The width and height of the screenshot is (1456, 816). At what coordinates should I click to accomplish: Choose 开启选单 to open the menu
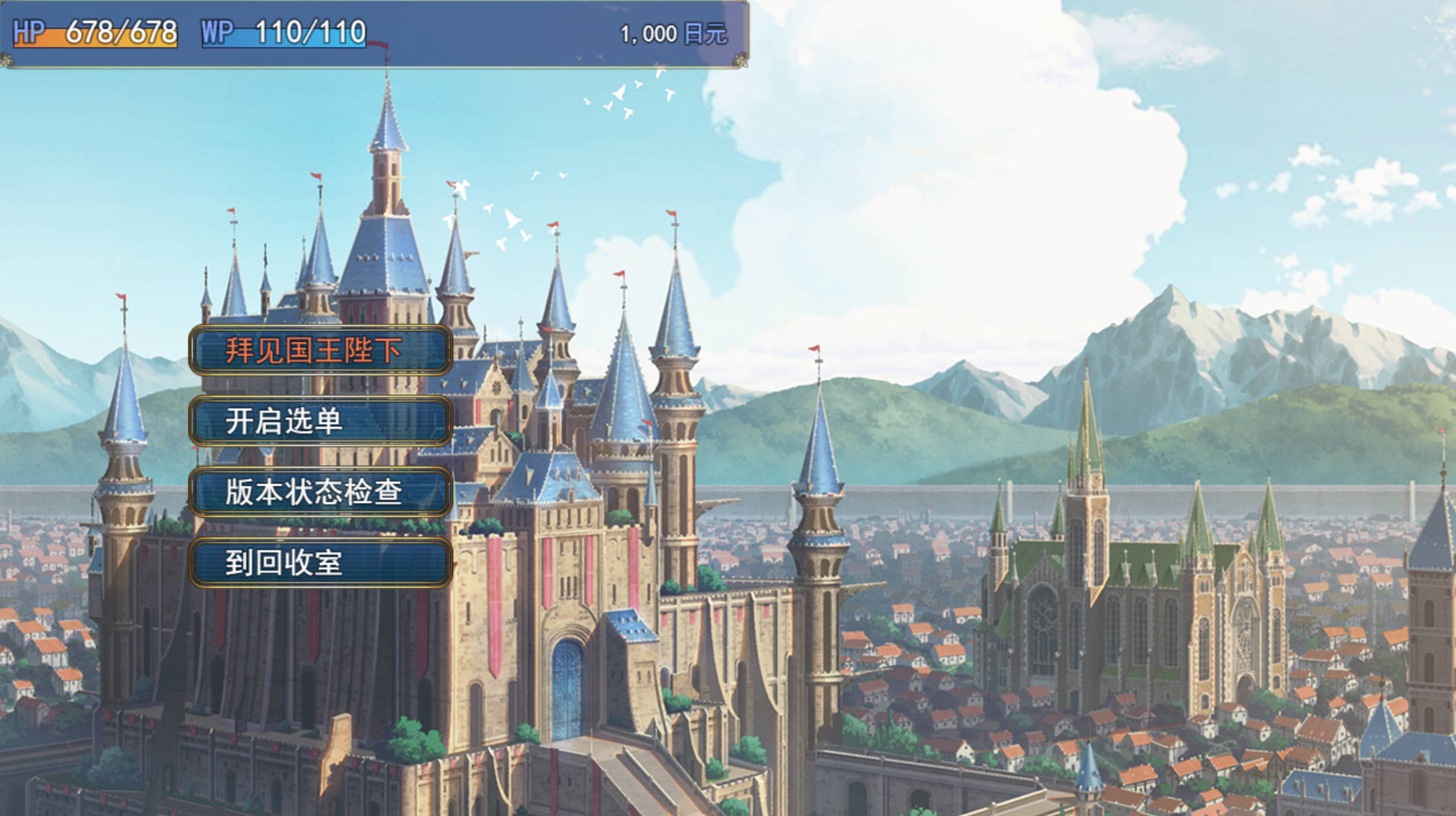pos(320,421)
